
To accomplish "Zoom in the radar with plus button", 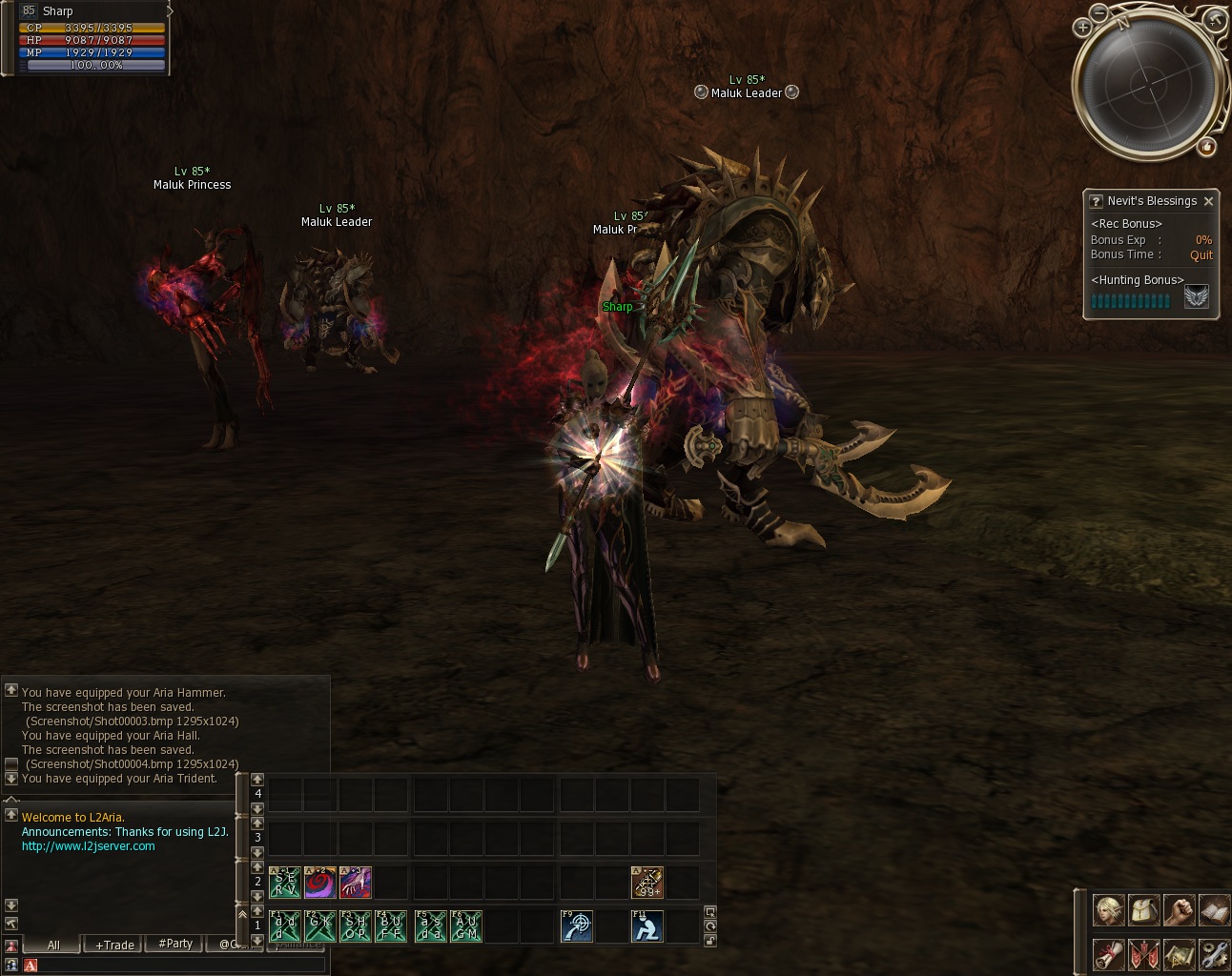I will pyautogui.click(x=1082, y=28).
